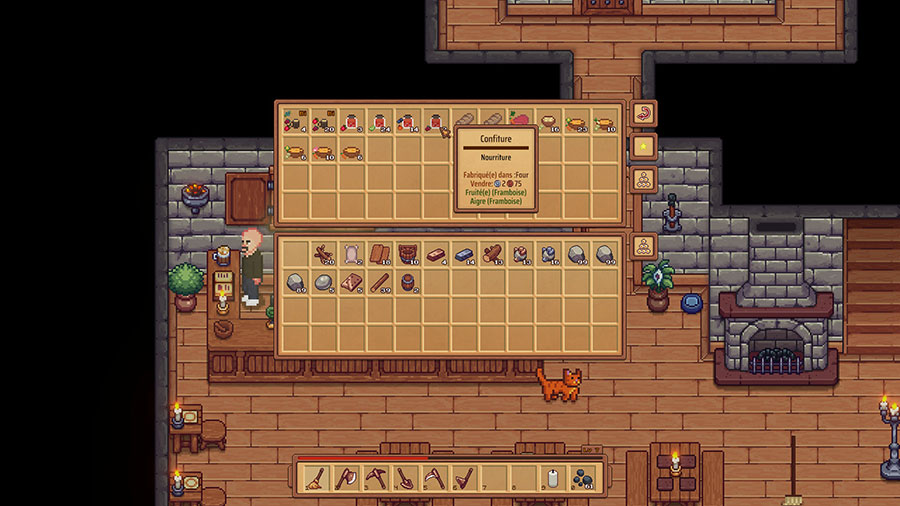This screenshot has height=506, width=900.
Task: Sort the upper chest with stack button
Action: point(644,181)
